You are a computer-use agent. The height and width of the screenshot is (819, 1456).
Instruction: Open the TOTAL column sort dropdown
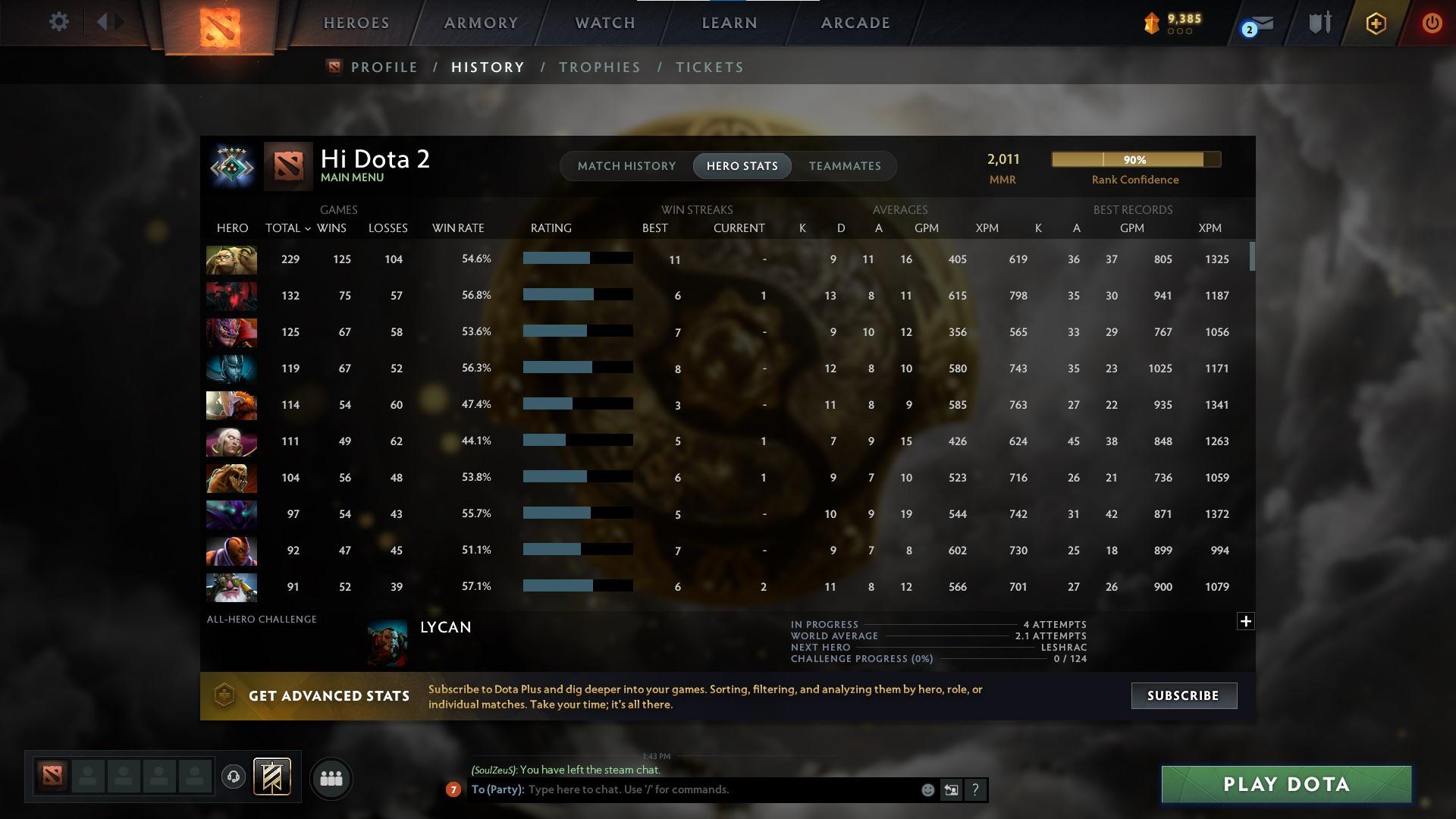(307, 228)
